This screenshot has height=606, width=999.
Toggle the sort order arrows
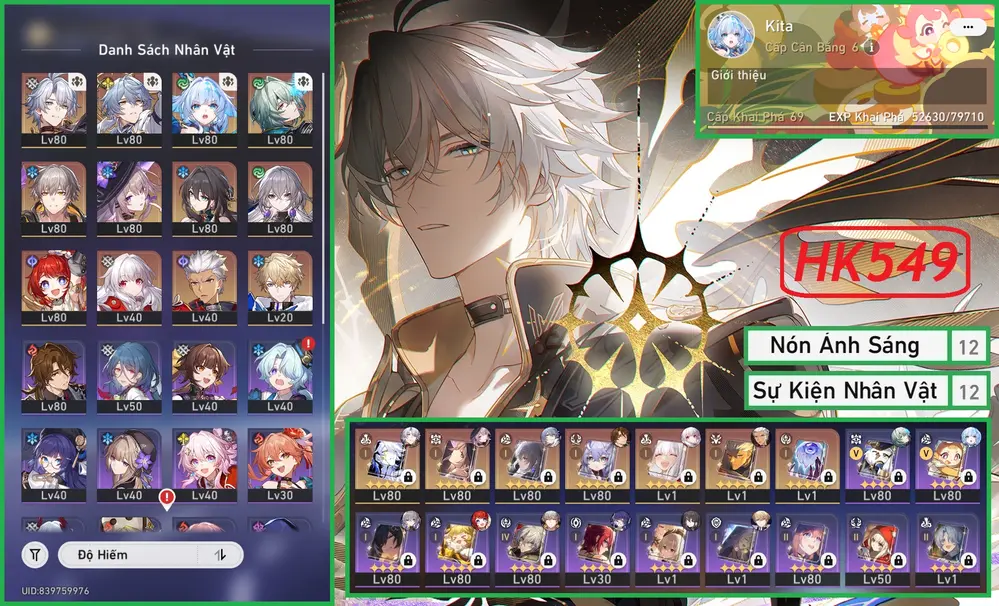tap(220, 554)
